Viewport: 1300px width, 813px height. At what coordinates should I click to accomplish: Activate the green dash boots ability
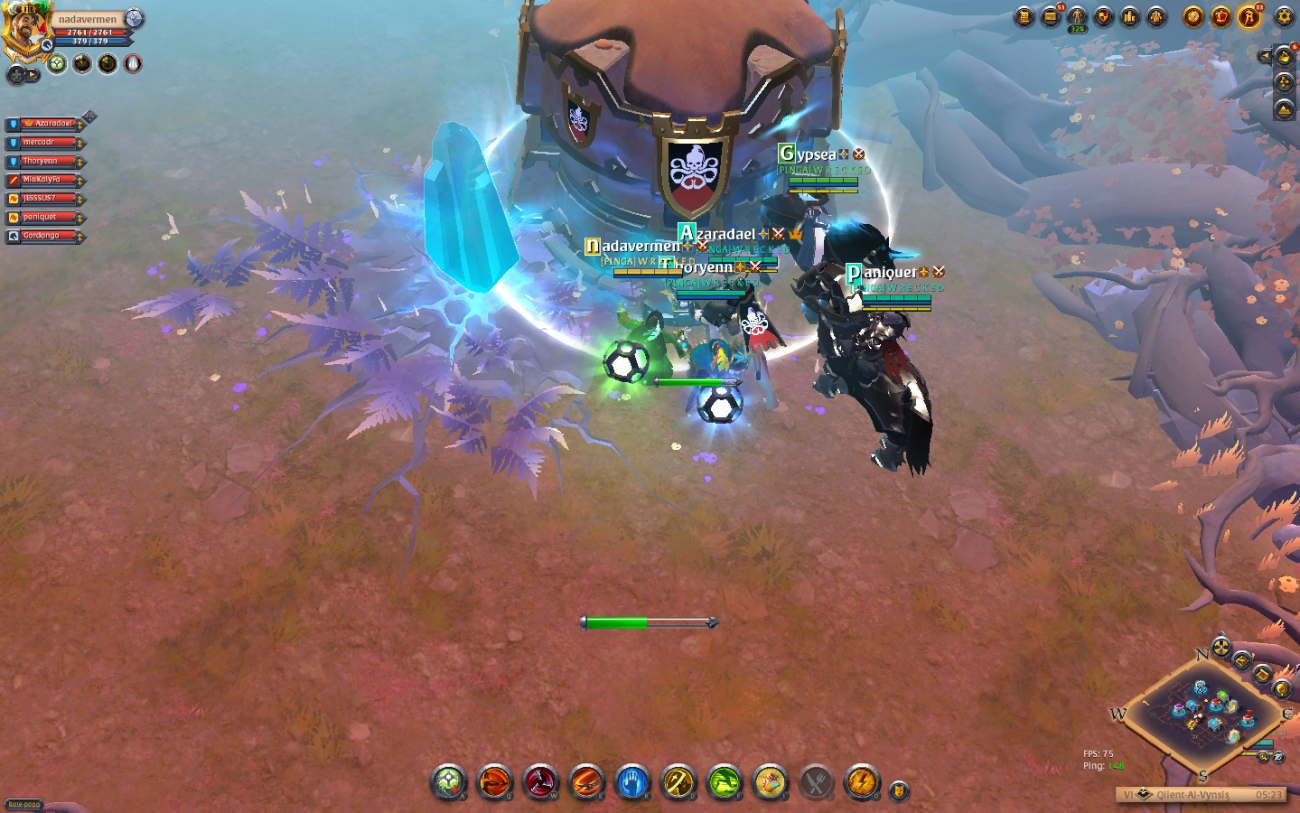724,781
